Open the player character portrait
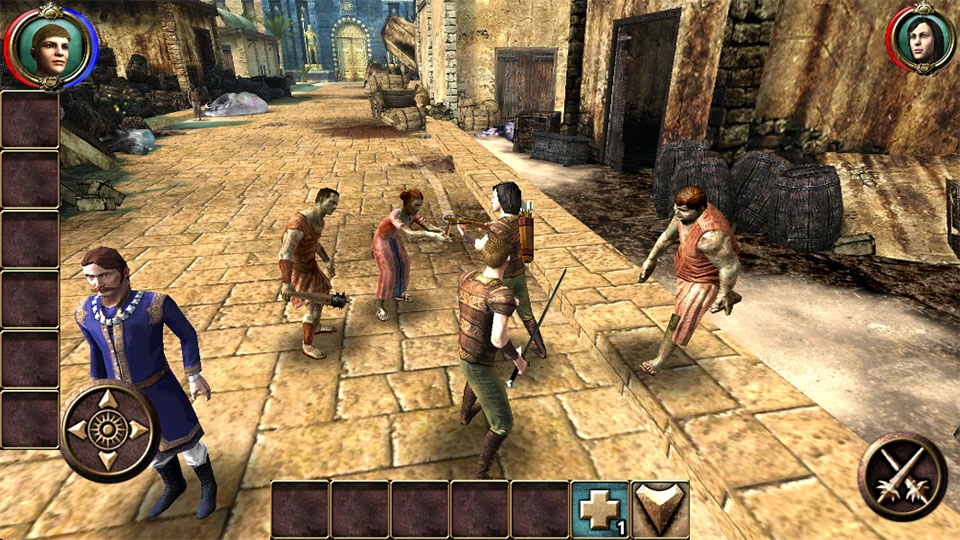This screenshot has height=540, width=960. click(x=49, y=45)
